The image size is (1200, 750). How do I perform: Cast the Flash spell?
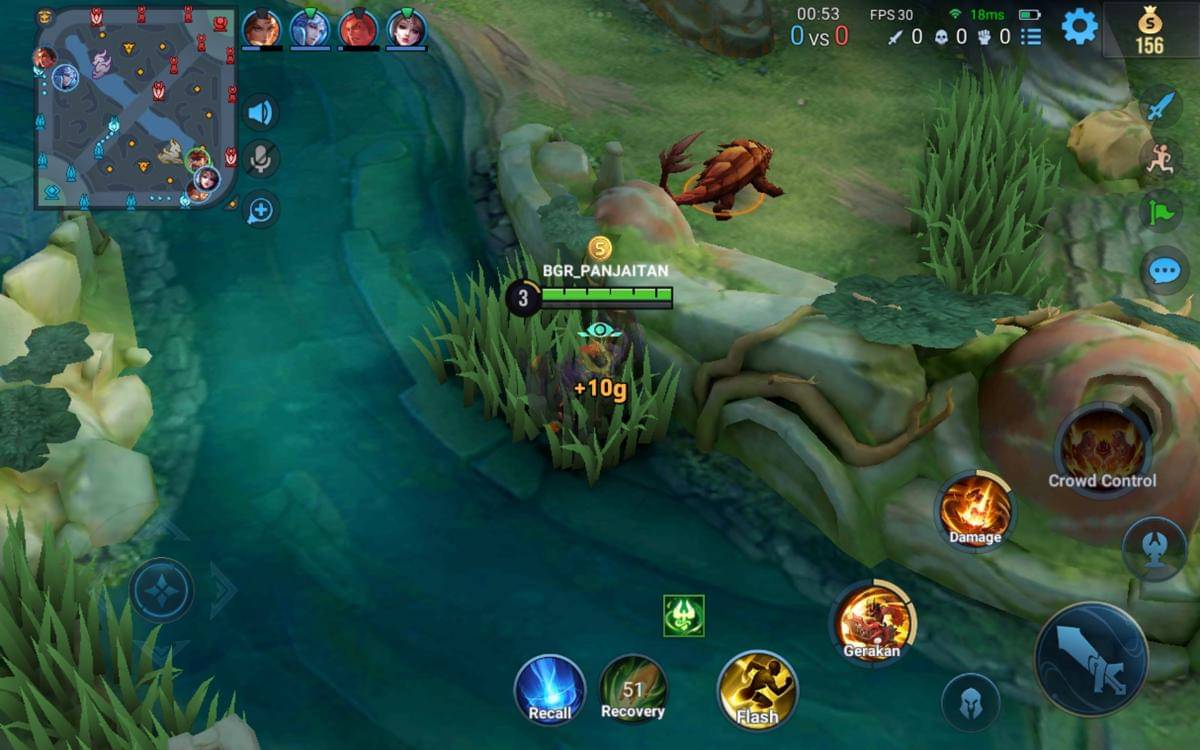pyautogui.click(x=757, y=690)
